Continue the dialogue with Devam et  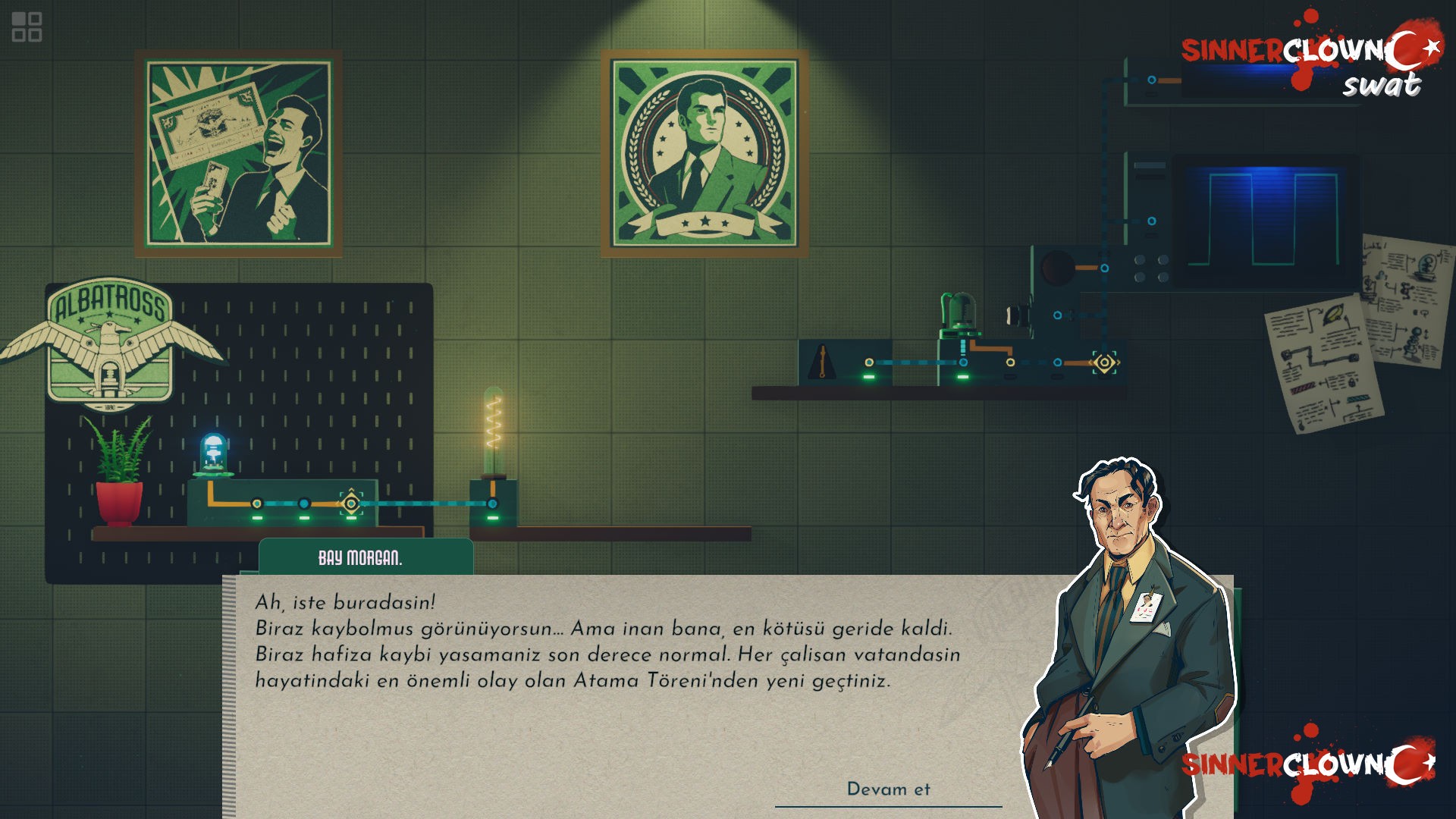coord(888,789)
